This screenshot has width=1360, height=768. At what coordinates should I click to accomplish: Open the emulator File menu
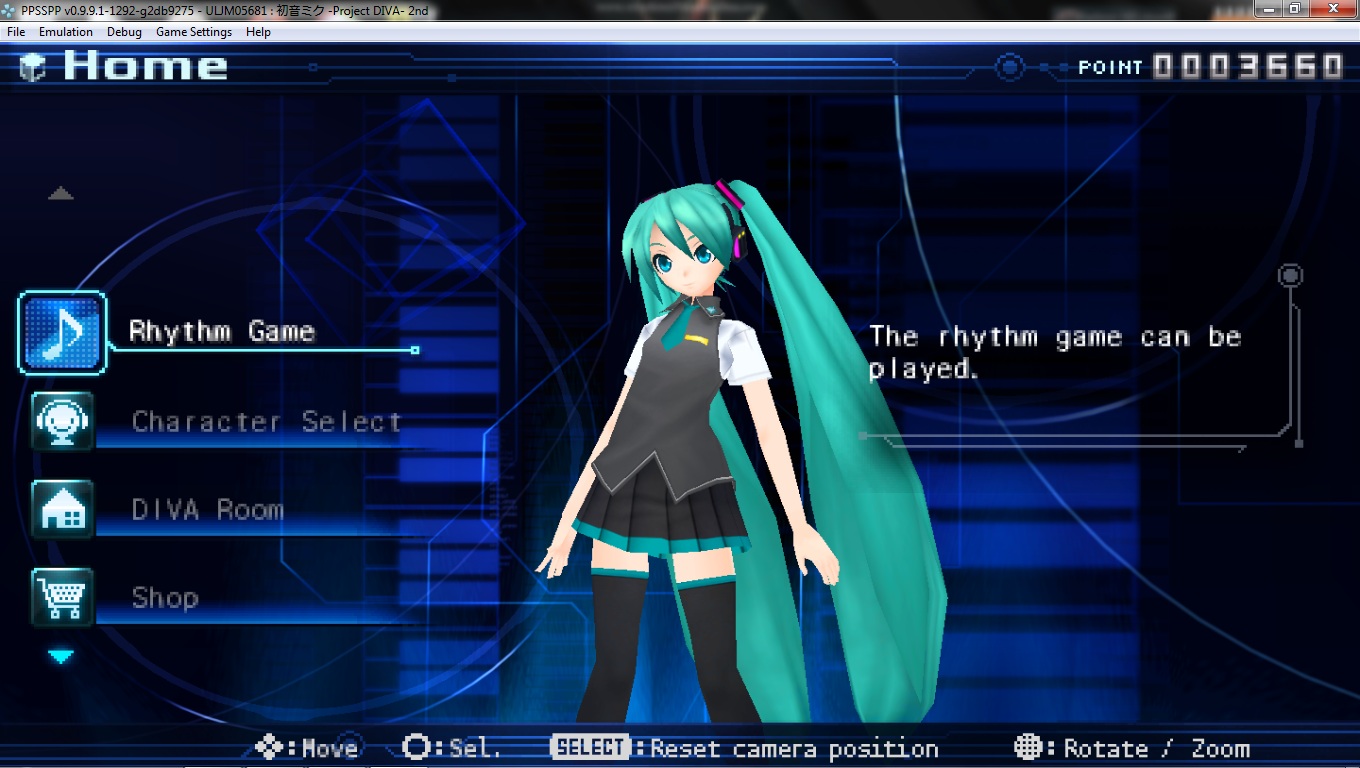tap(16, 32)
